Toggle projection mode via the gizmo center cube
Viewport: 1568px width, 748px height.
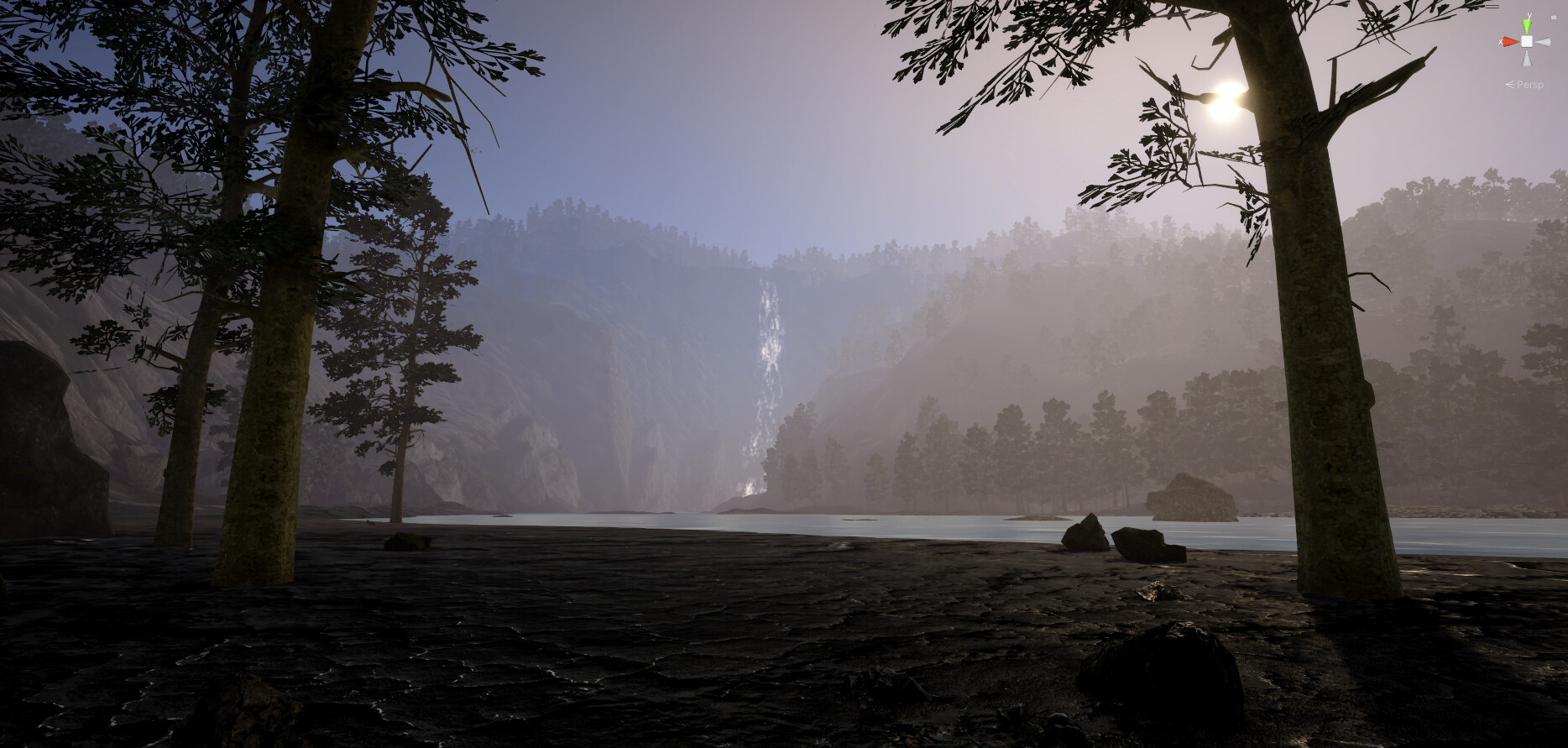(x=1527, y=42)
